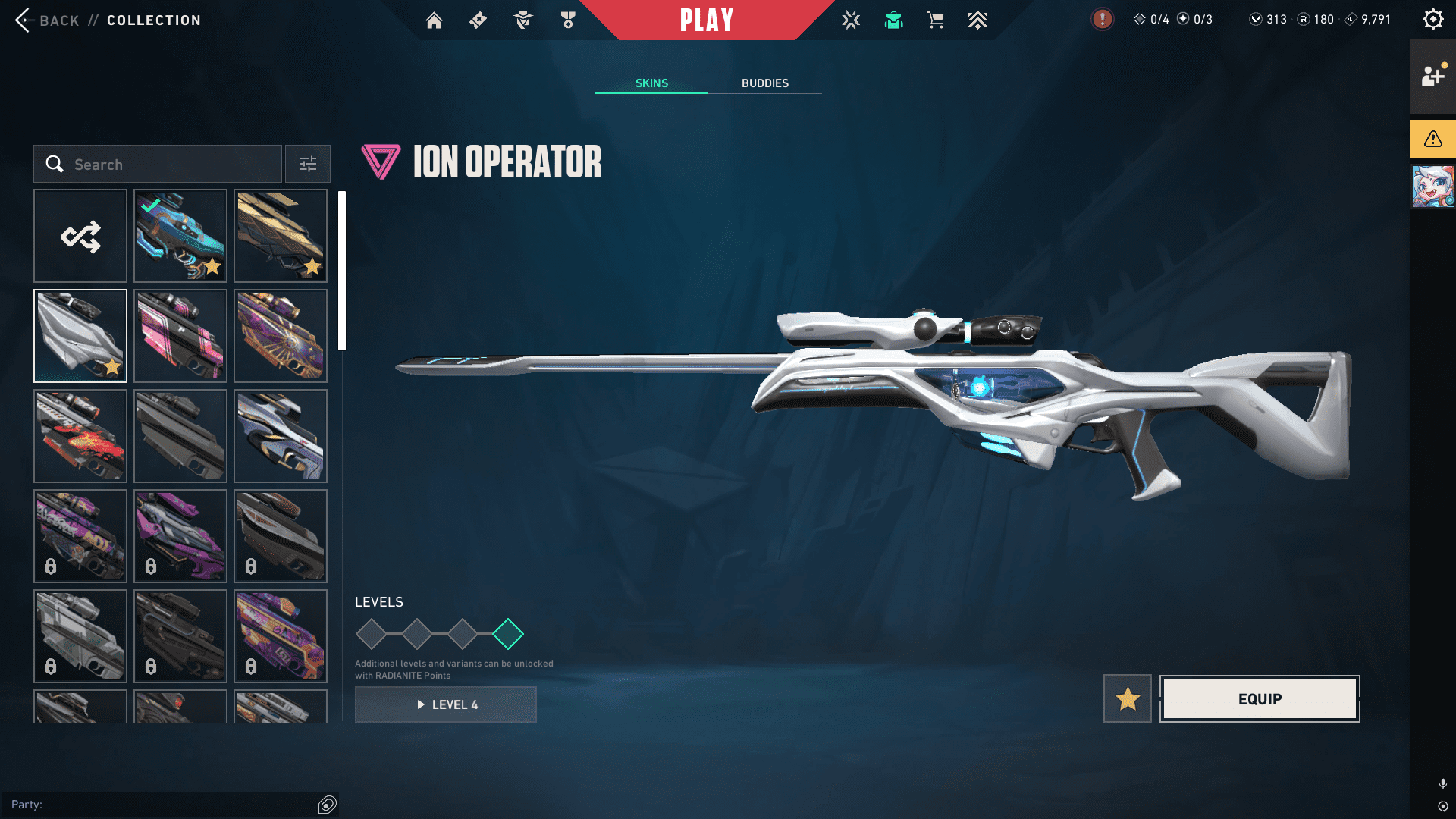Screen dimensions: 1456x819
Task: Open the settings gear
Action: (1432, 20)
